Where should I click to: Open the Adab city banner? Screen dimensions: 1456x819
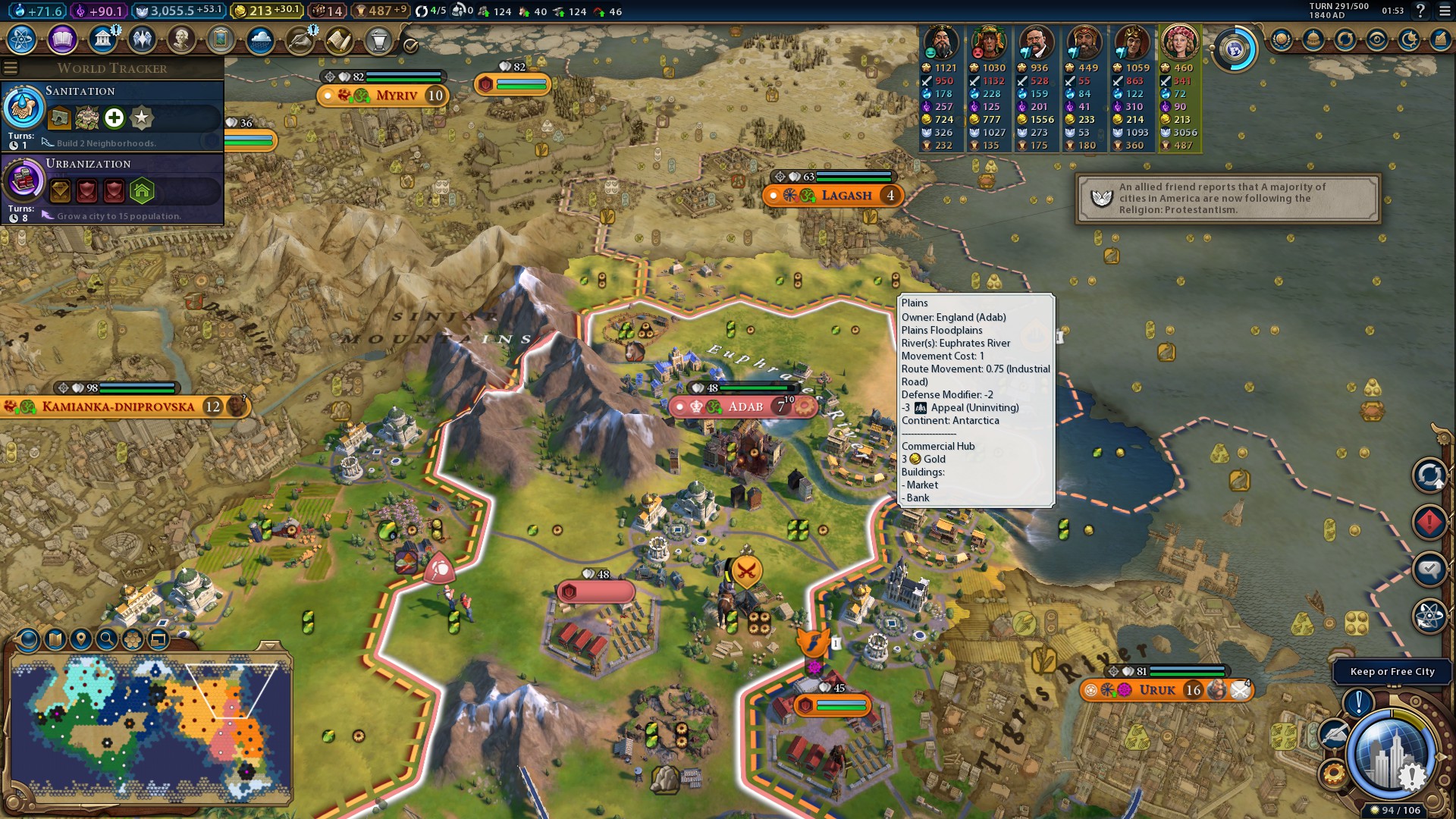[744, 407]
